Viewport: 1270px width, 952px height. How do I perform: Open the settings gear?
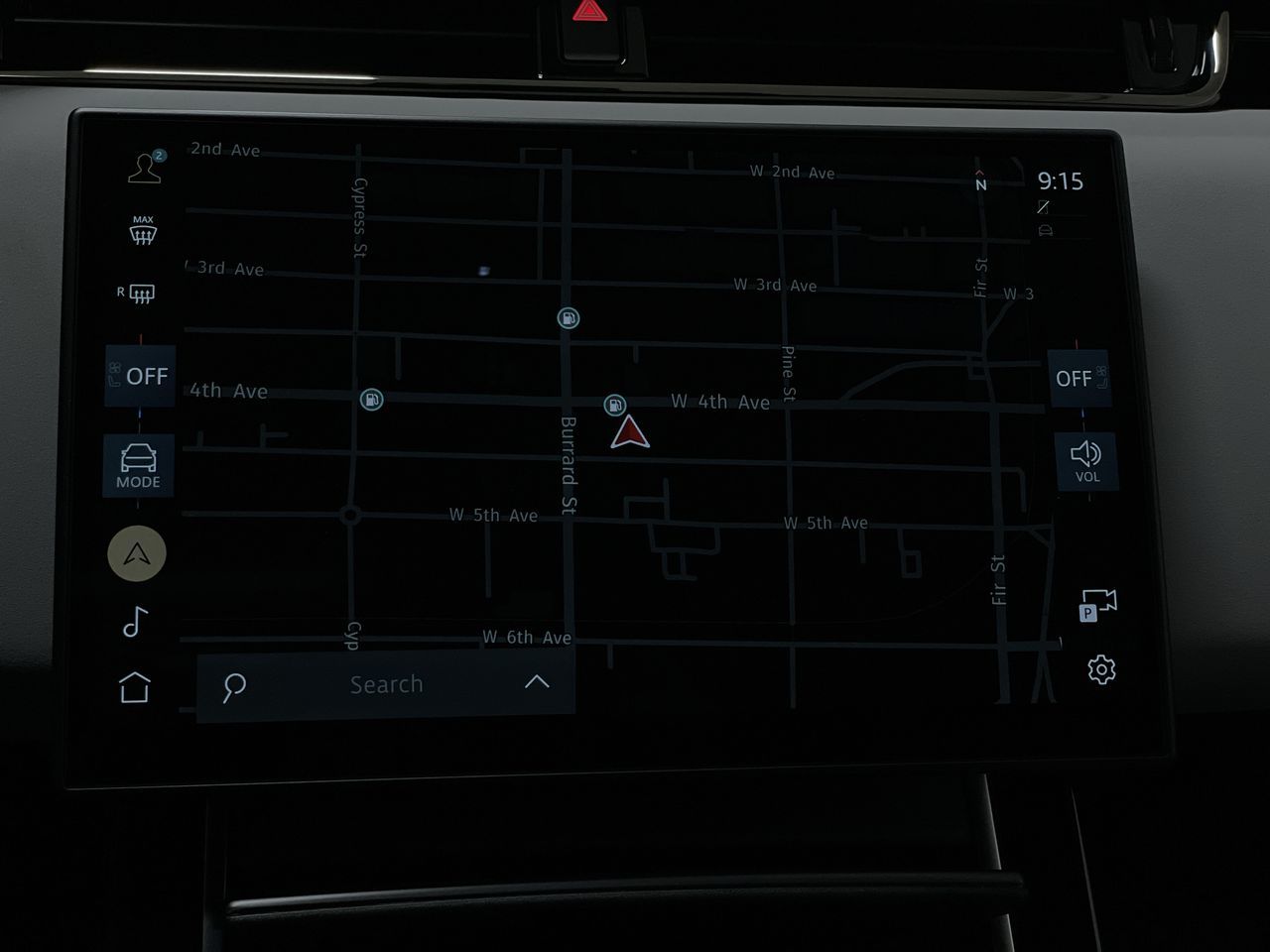(1101, 671)
